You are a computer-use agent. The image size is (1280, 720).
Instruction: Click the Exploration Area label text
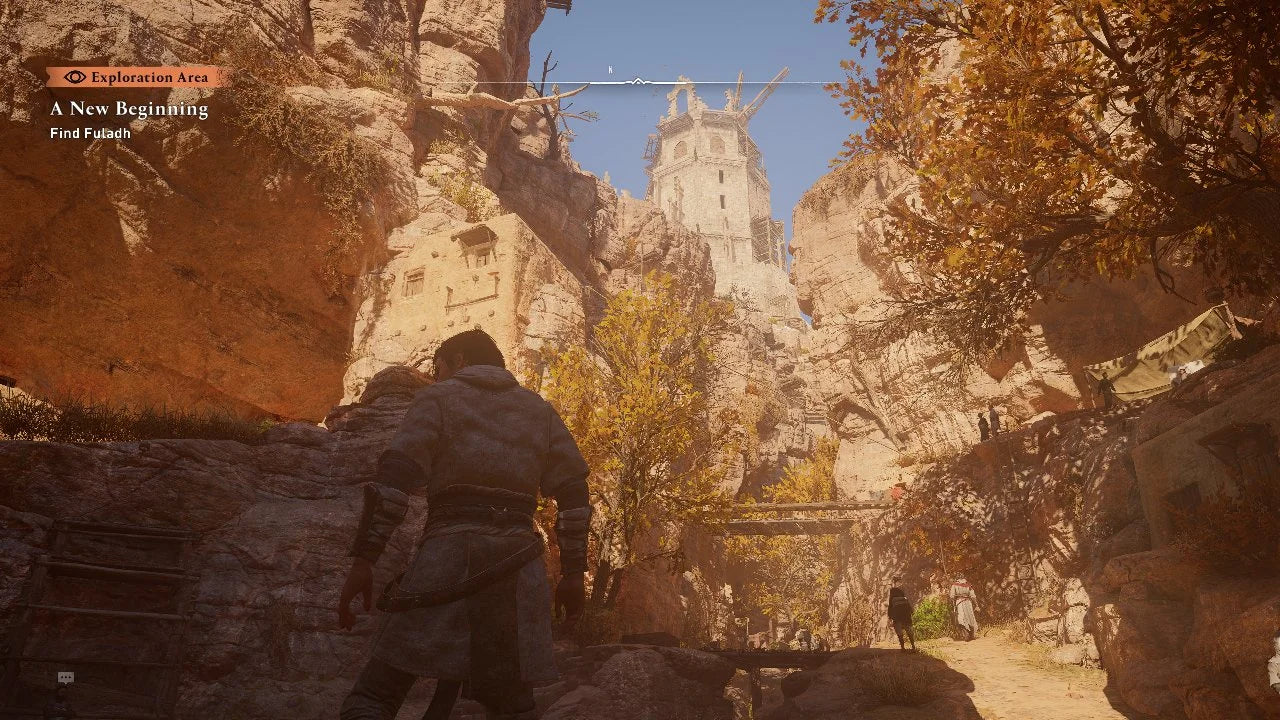150,76
